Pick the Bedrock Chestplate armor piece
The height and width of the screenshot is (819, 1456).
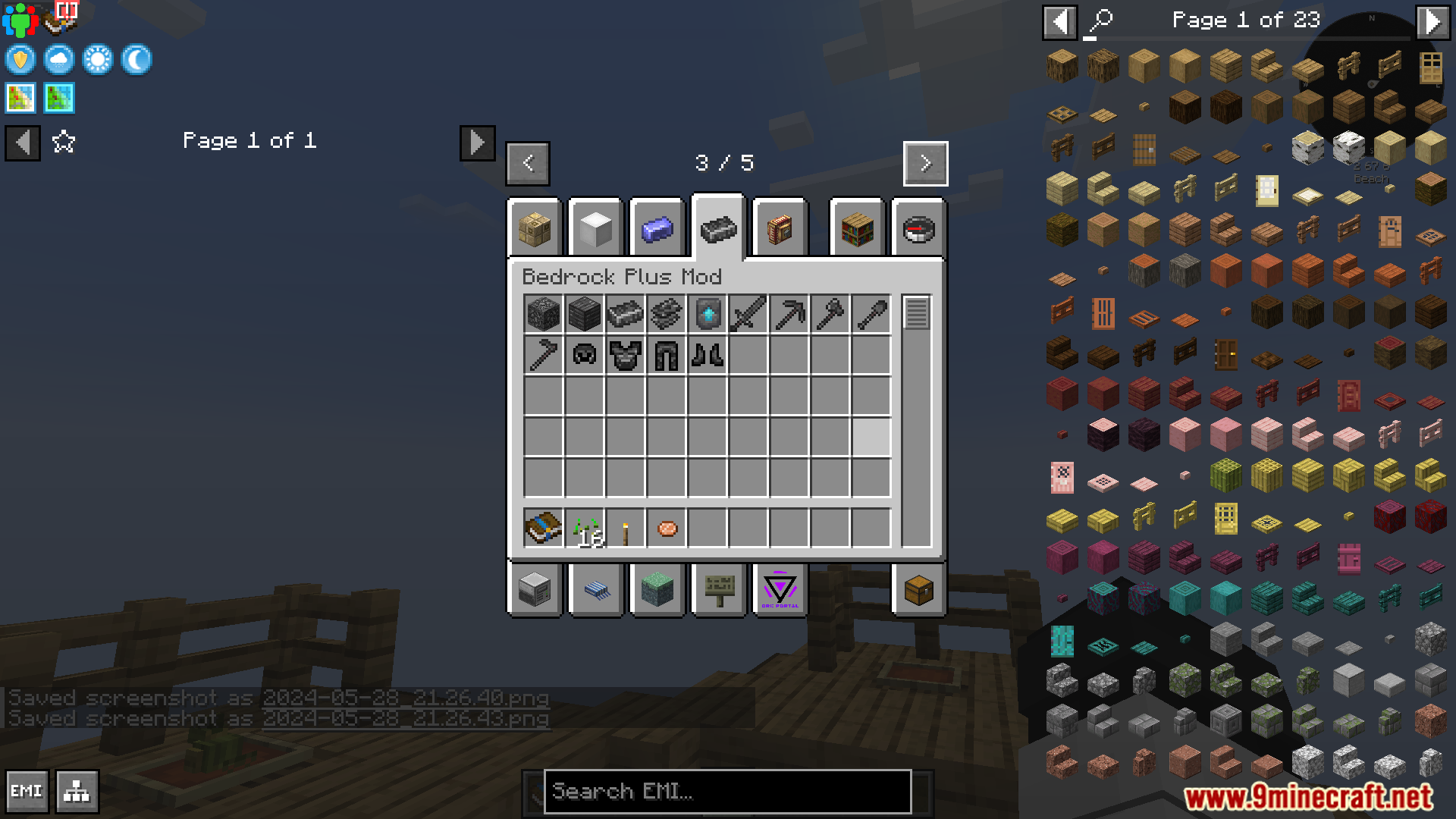(625, 354)
